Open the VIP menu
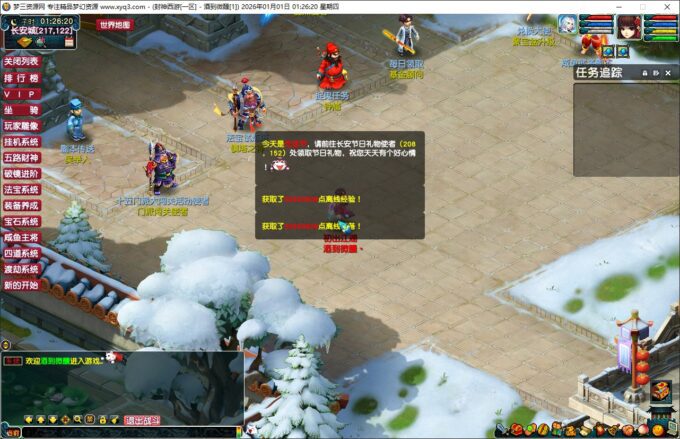The width and height of the screenshot is (680, 439). pyautogui.click(x=22, y=93)
